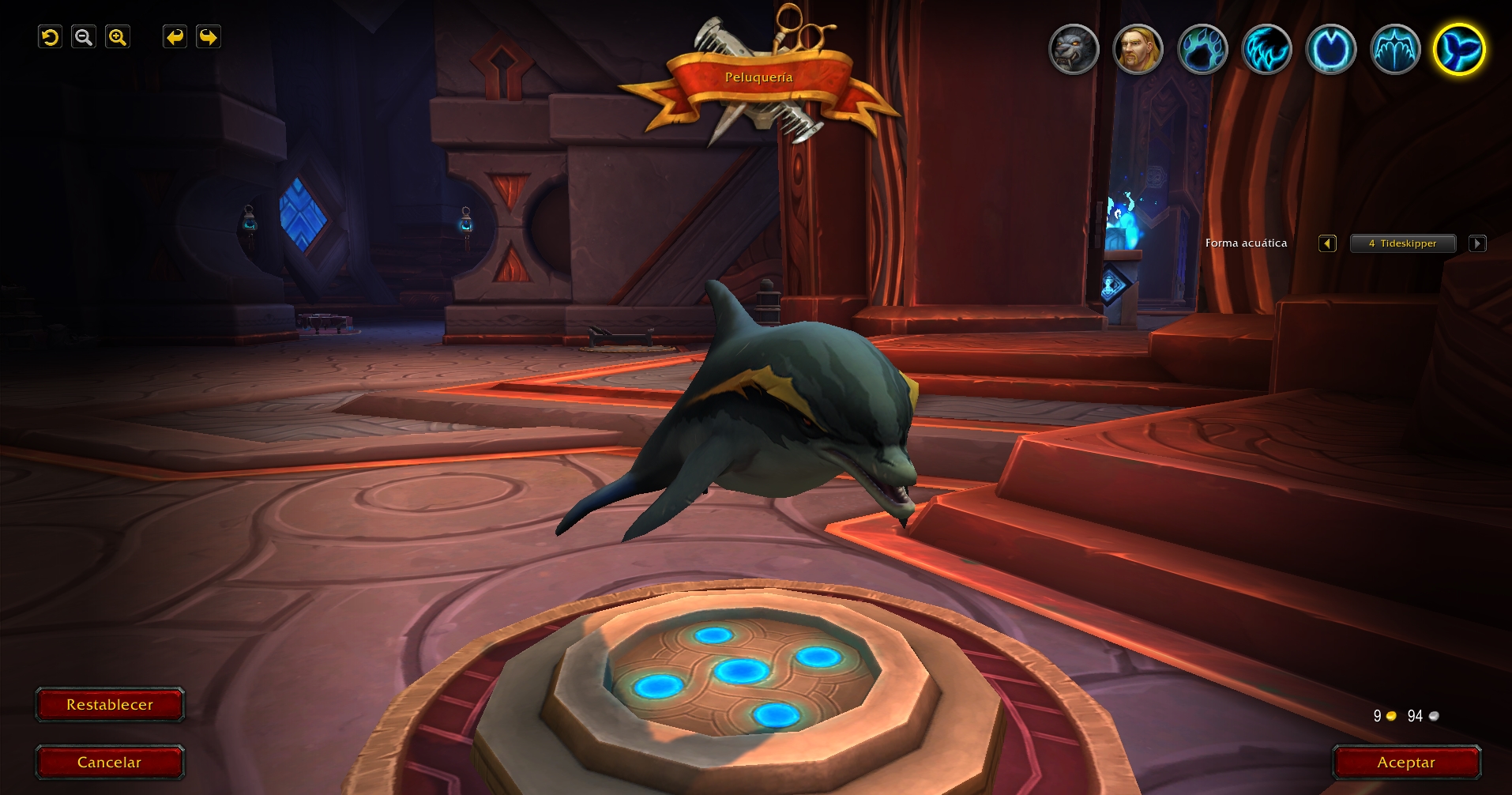Screen dimensions: 1512x795
Task: Rotate the model left
Action: point(175,37)
